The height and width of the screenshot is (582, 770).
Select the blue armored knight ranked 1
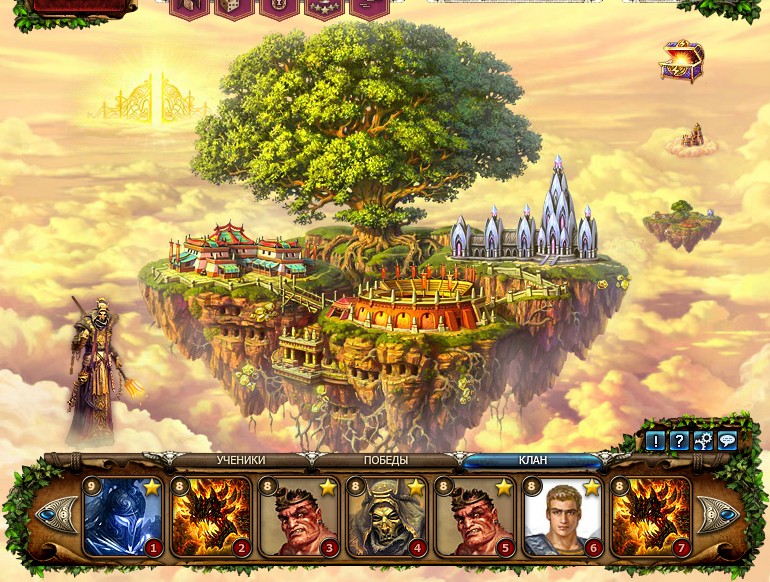coord(122,516)
